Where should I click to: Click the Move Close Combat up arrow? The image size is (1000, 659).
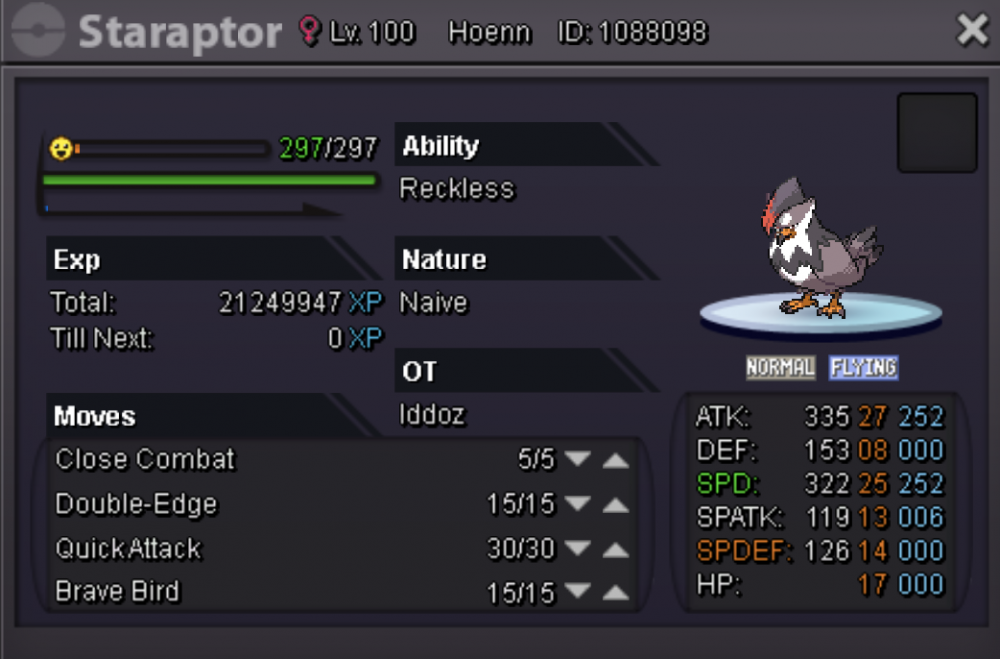click(616, 460)
